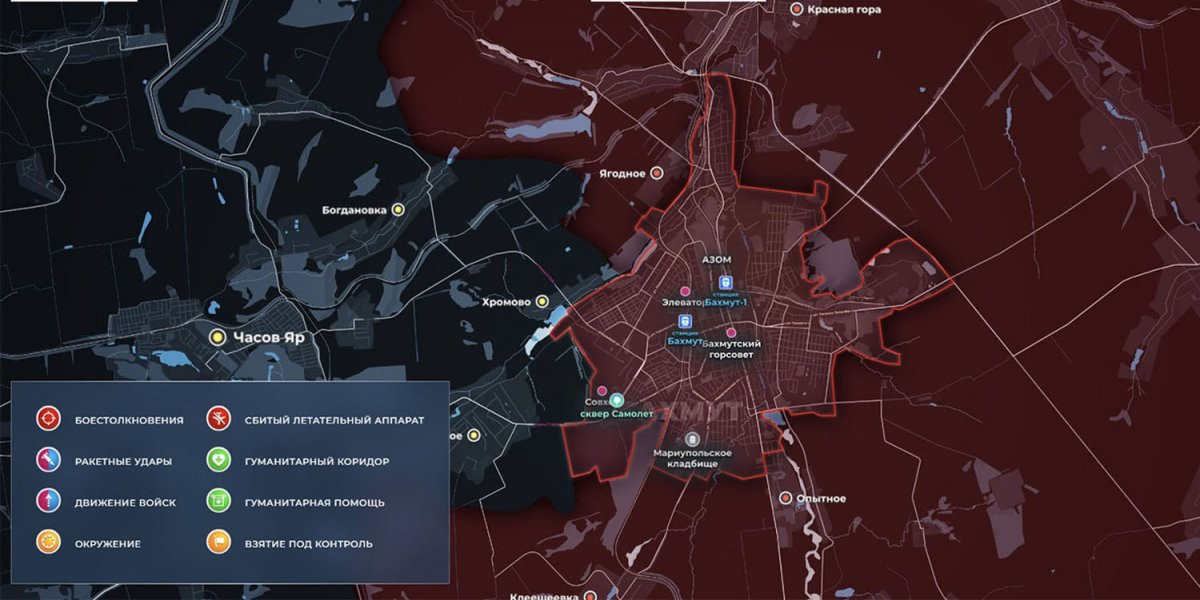Select the сквер Самолет marker

click(x=618, y=399)
